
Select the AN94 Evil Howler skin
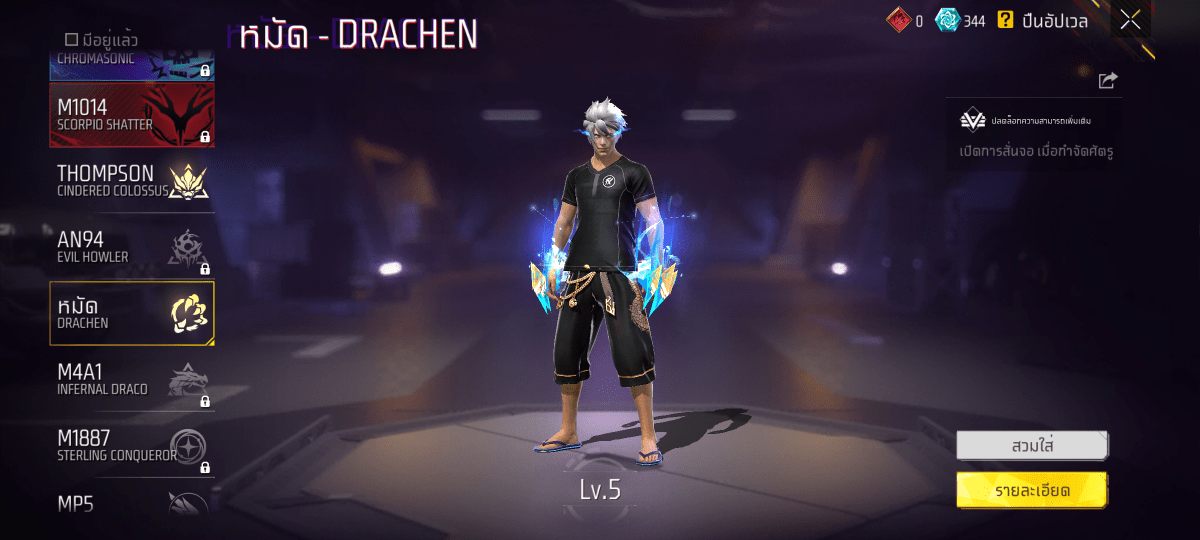click(131, 247)
